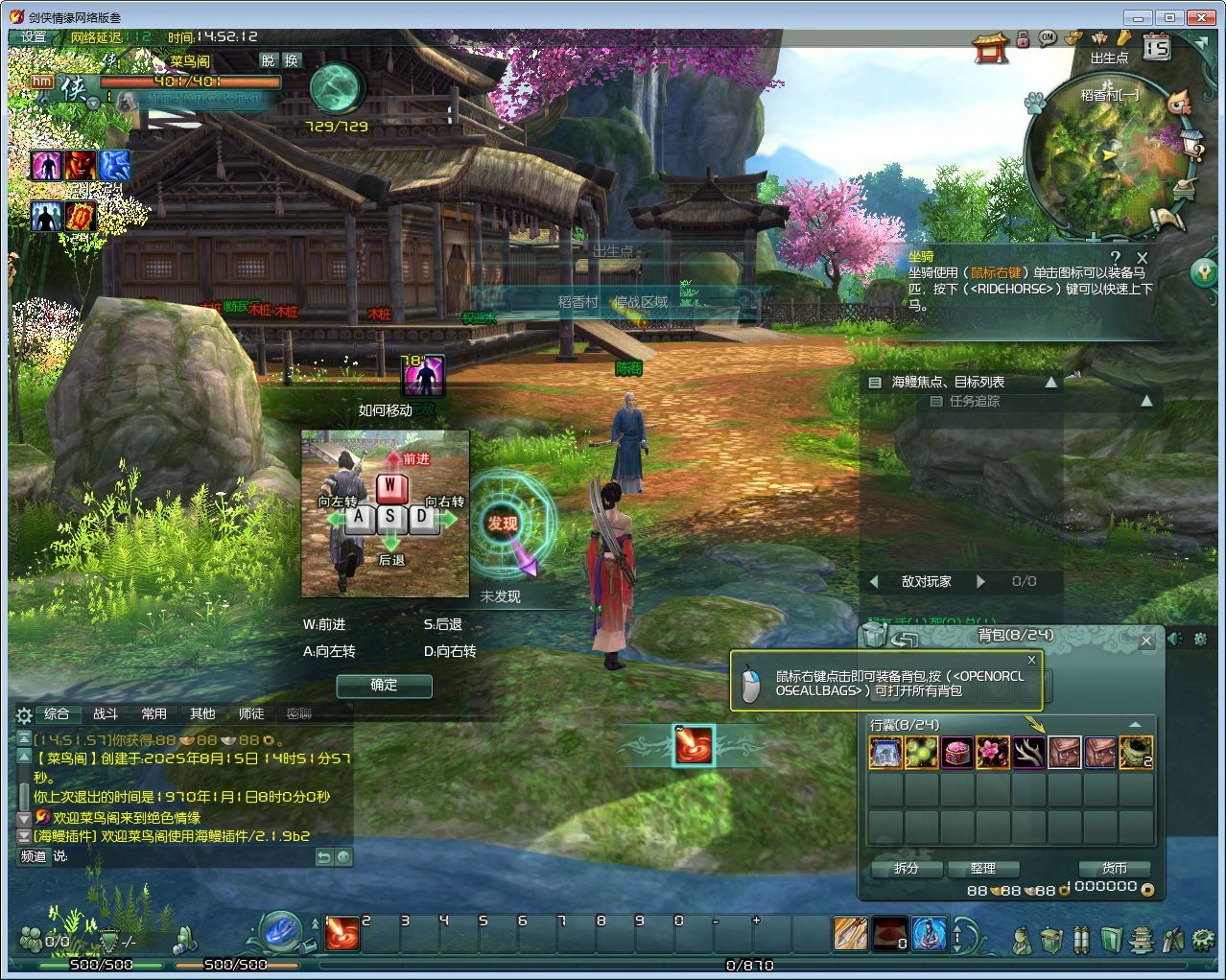Select the pink flower item in the bag
The image size is (1226, 980).
coord(993,753)
